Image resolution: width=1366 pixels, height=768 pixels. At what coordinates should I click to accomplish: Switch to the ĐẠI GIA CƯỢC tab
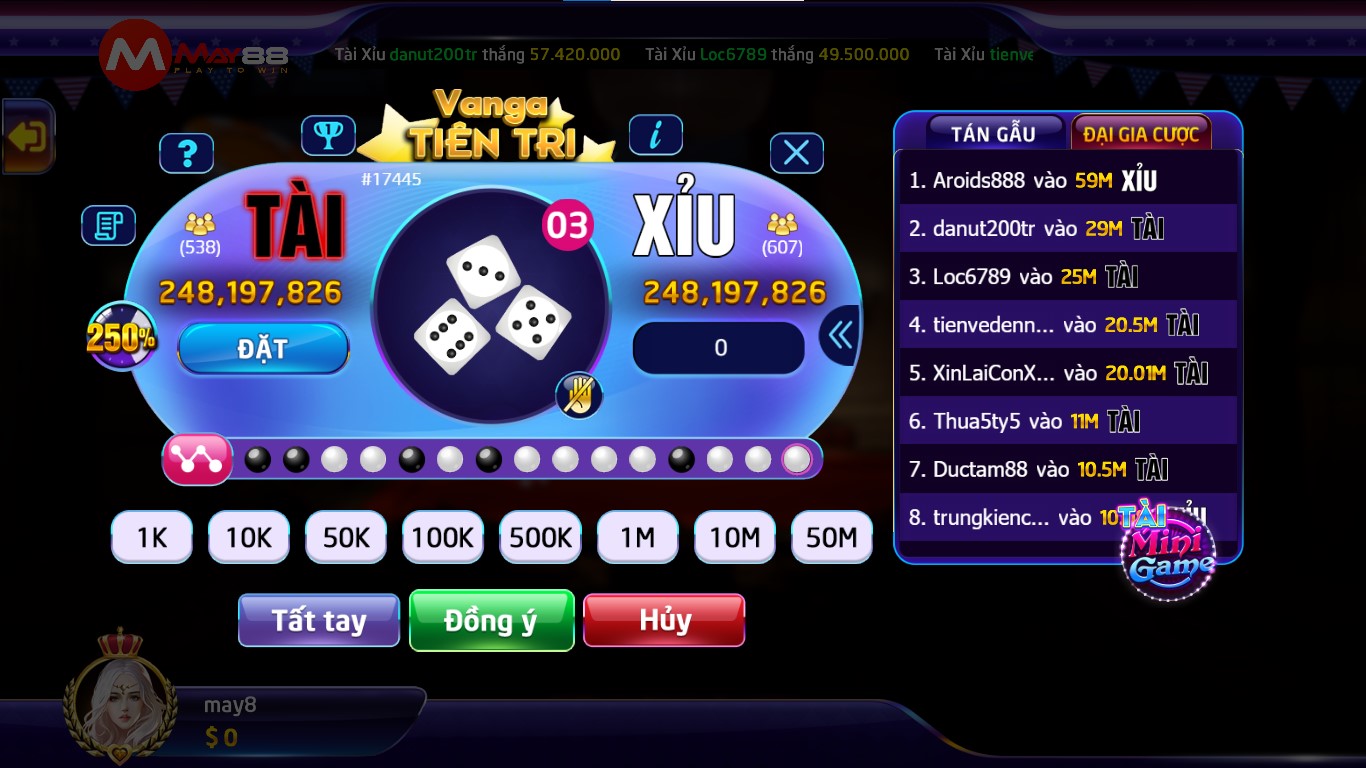click(1141, 131)
